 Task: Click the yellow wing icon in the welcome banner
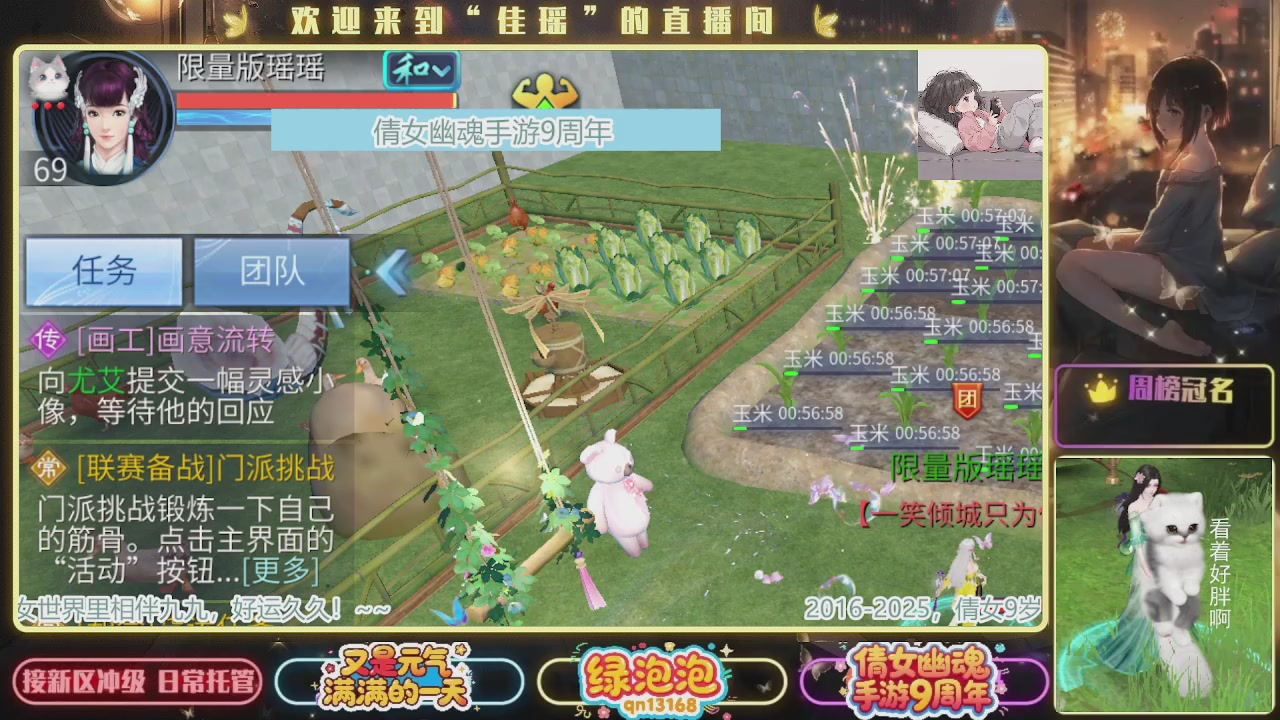[234, 20]
